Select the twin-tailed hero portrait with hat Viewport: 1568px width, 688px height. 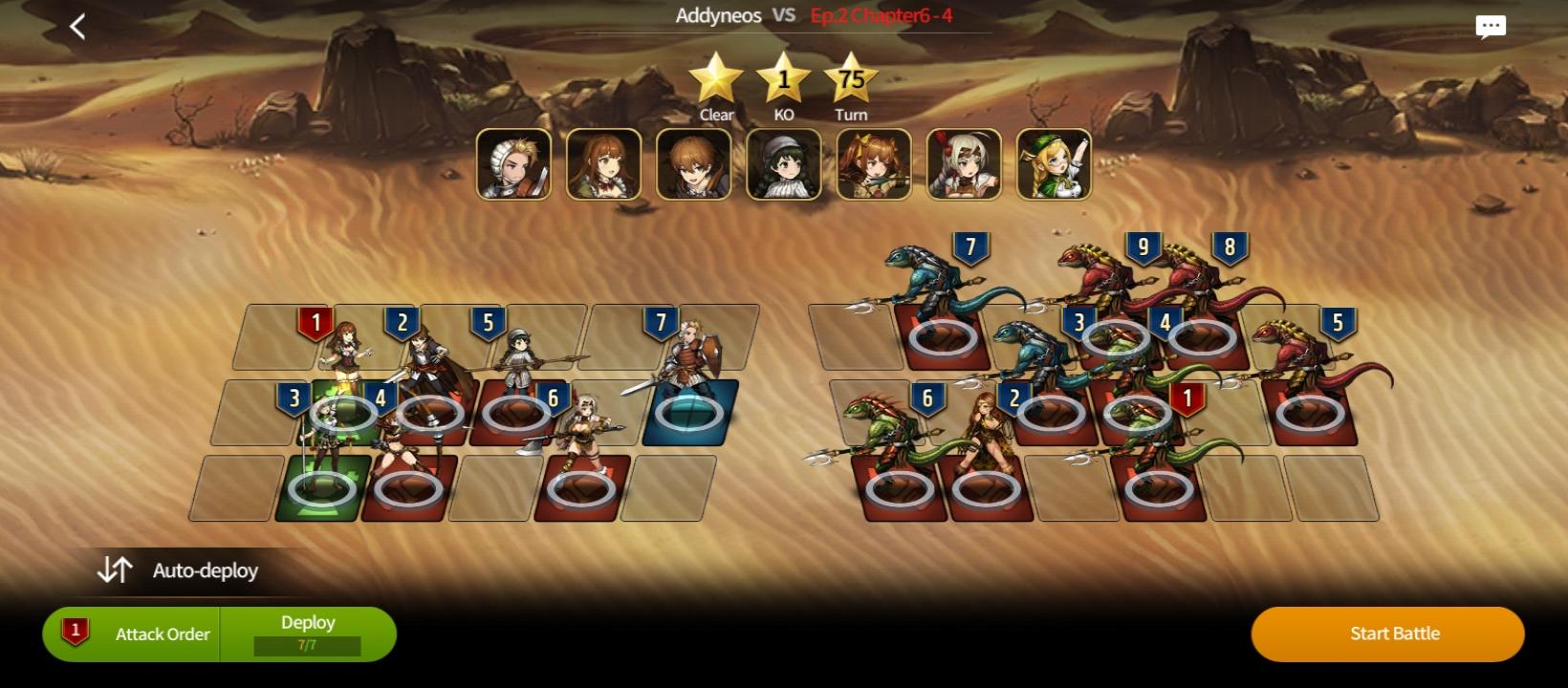coord(873,163)
